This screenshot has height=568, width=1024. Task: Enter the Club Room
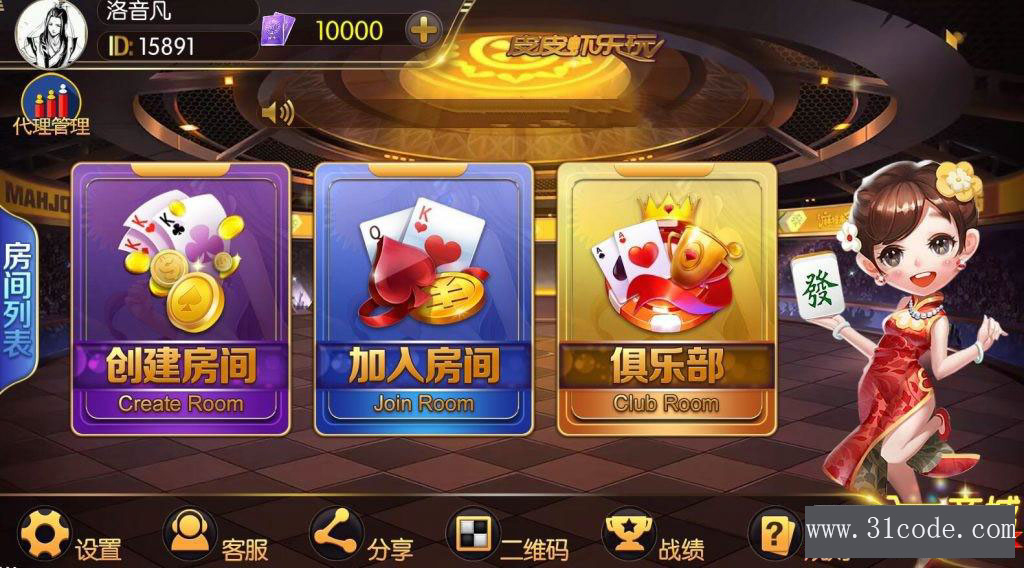[666, 299]
